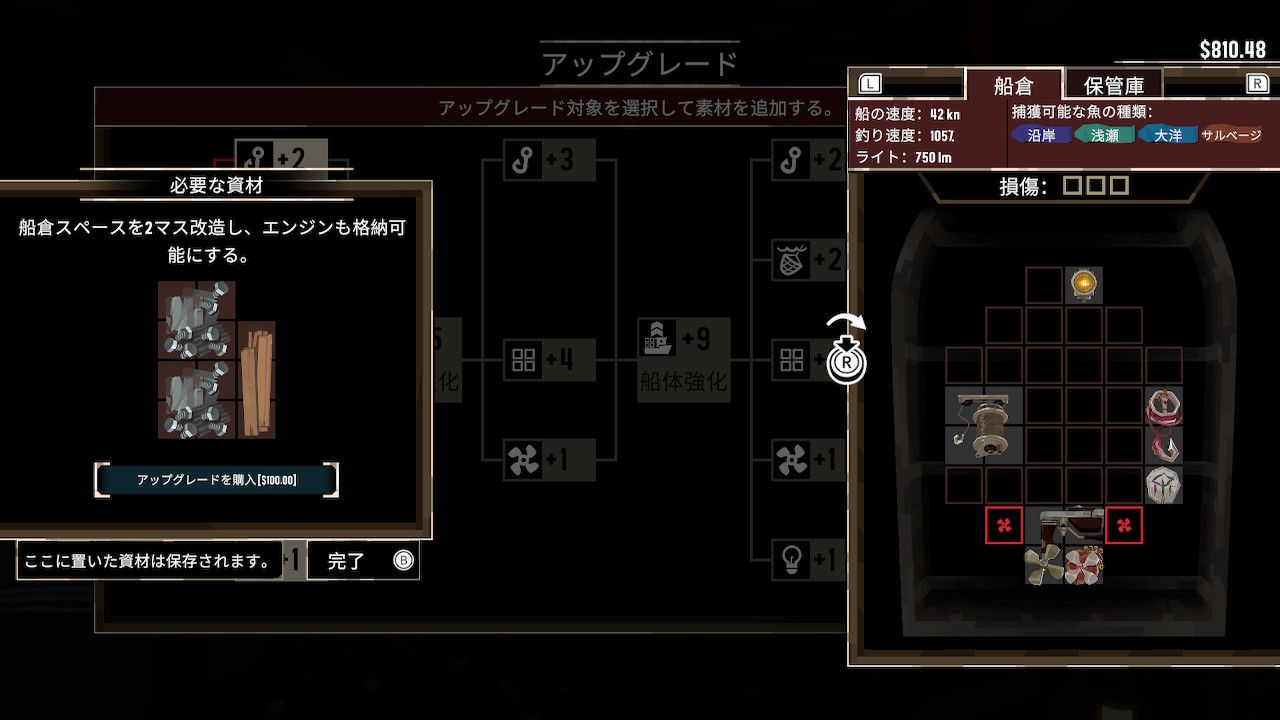Switch to the 船倉 cargo tab

1013,85
